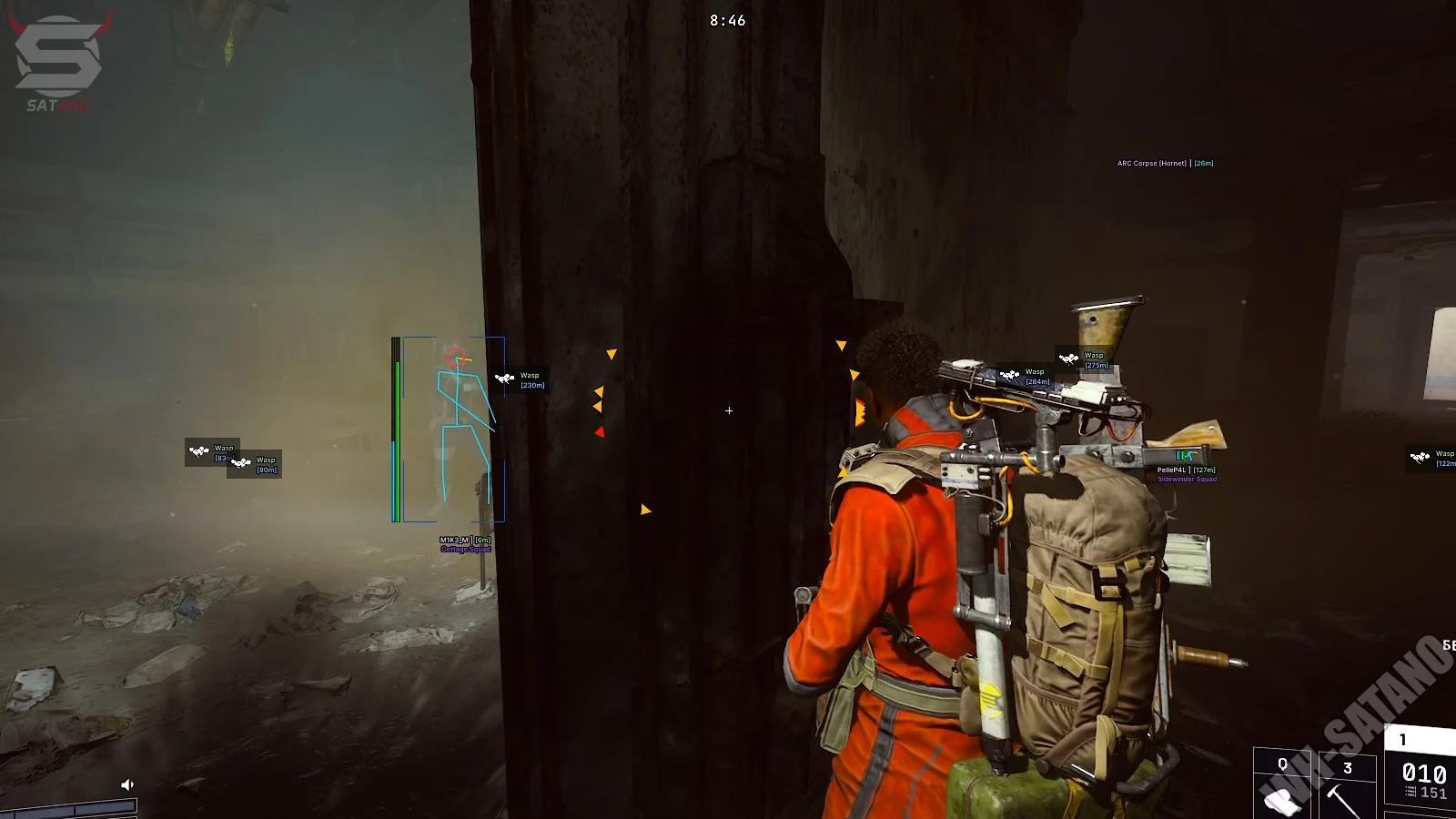
Task: Click the crosshair at screen center
Action: click(x=728, y=410)
